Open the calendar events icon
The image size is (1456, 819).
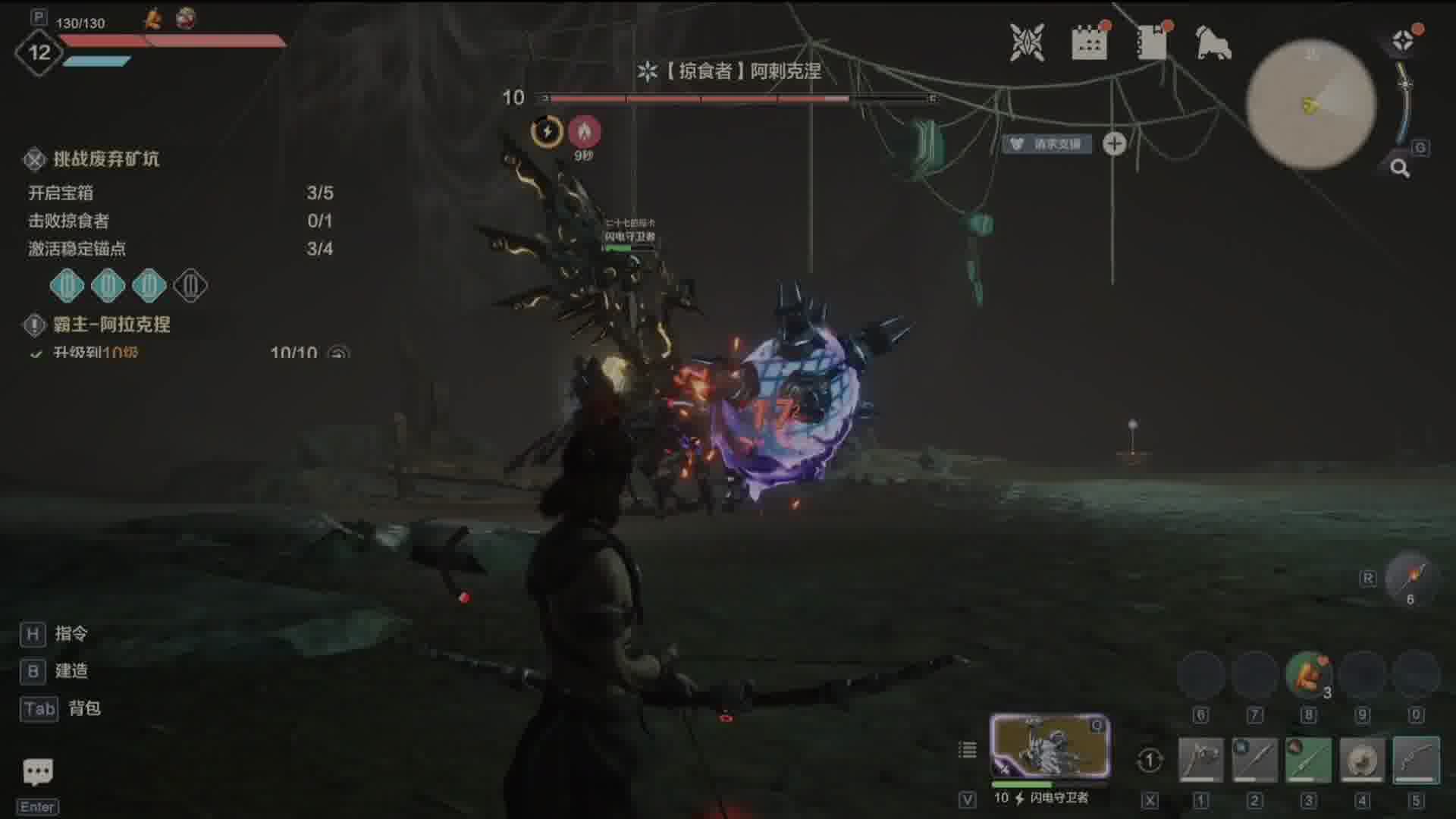(x=1089, y=42)
